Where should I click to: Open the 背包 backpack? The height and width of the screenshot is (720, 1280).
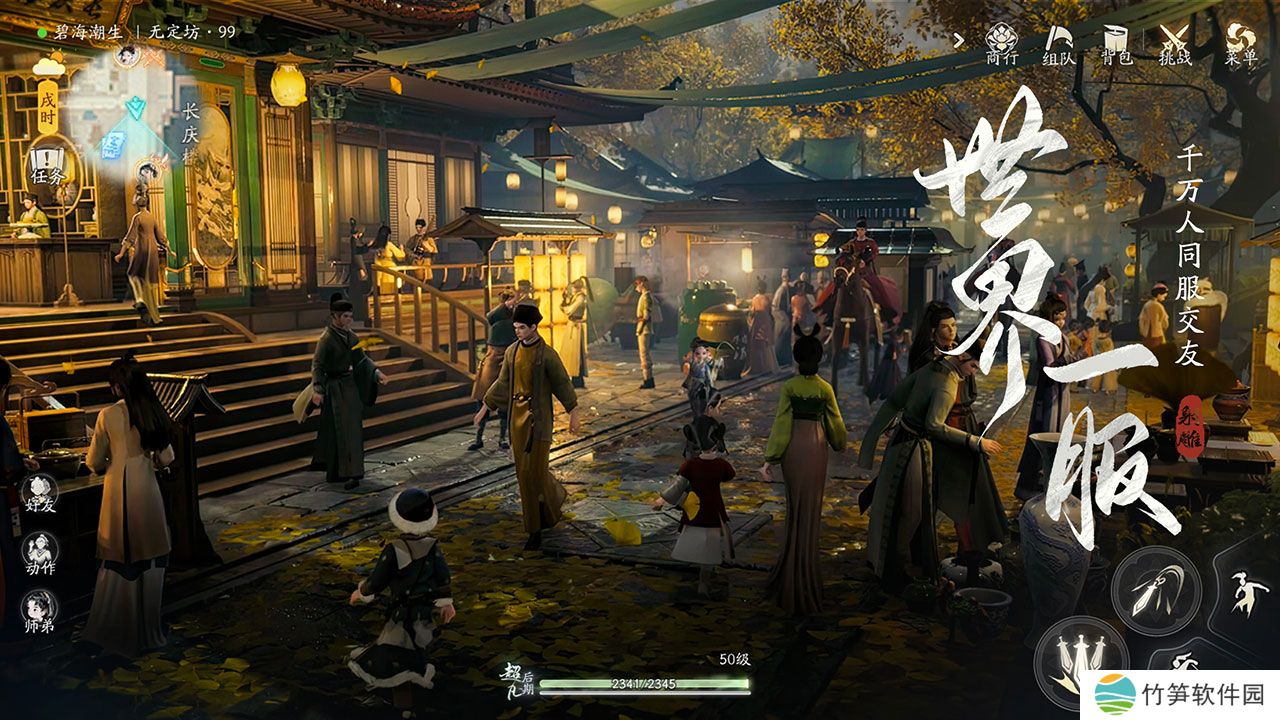(x=1116, y=43)
